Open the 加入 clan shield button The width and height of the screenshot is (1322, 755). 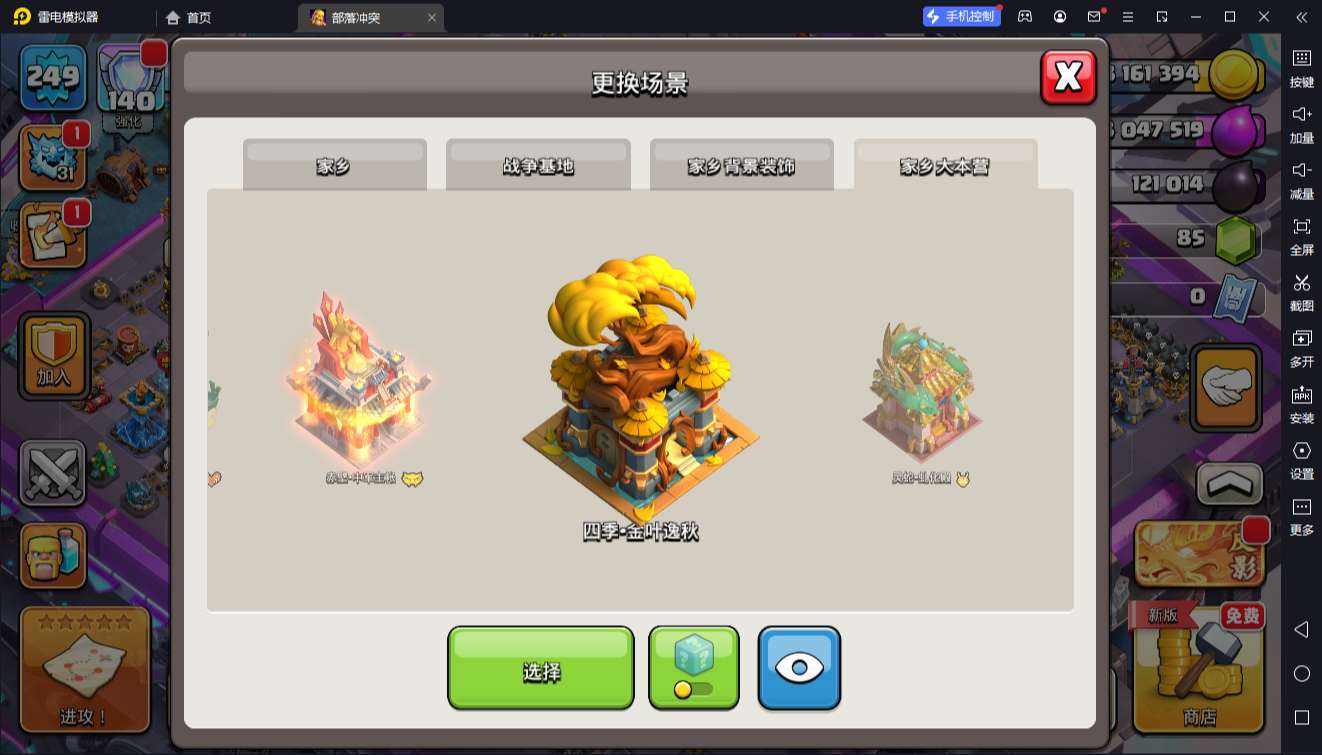[54, 355]
